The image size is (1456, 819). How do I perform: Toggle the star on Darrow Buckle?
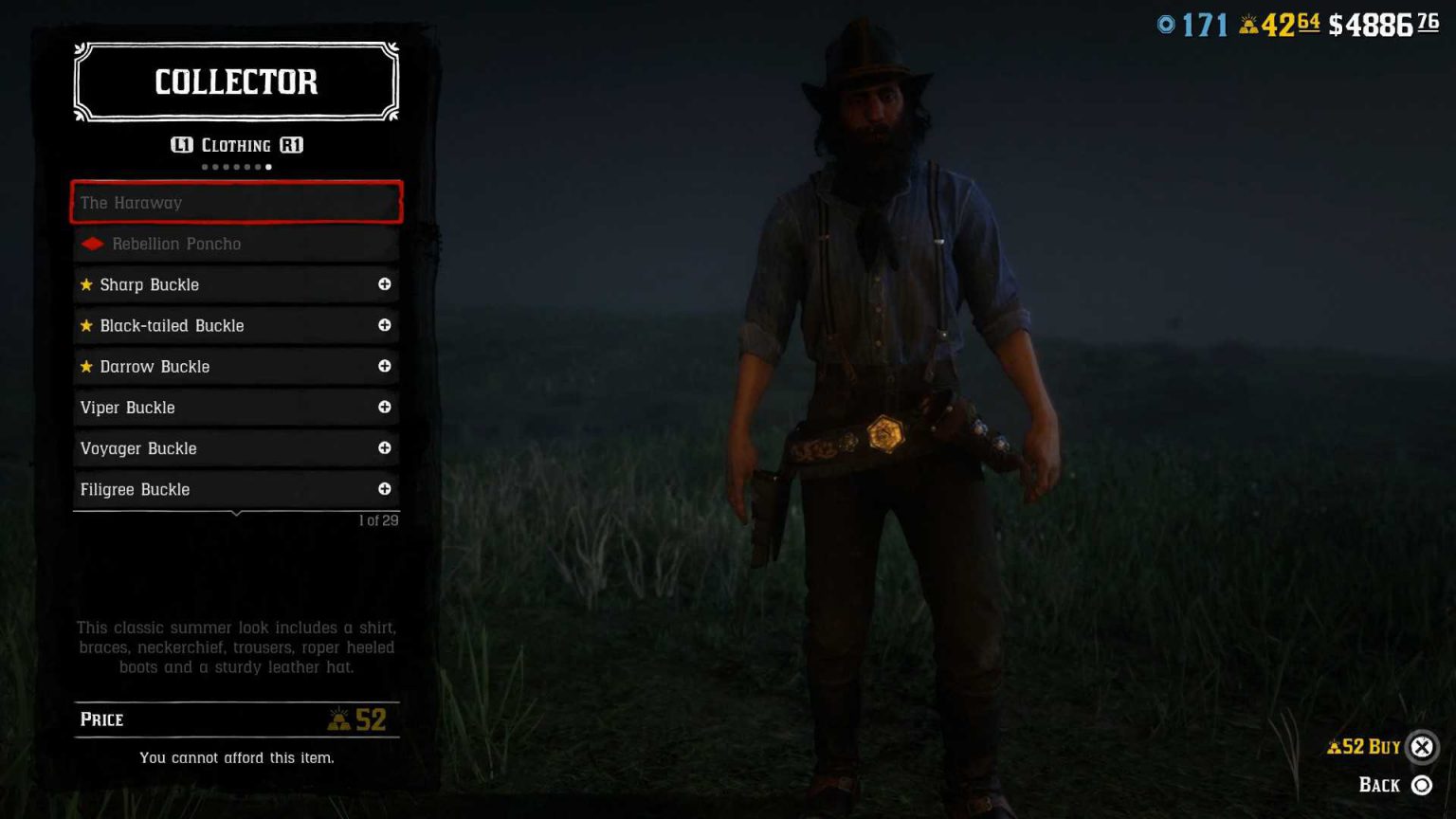(85, 366)
